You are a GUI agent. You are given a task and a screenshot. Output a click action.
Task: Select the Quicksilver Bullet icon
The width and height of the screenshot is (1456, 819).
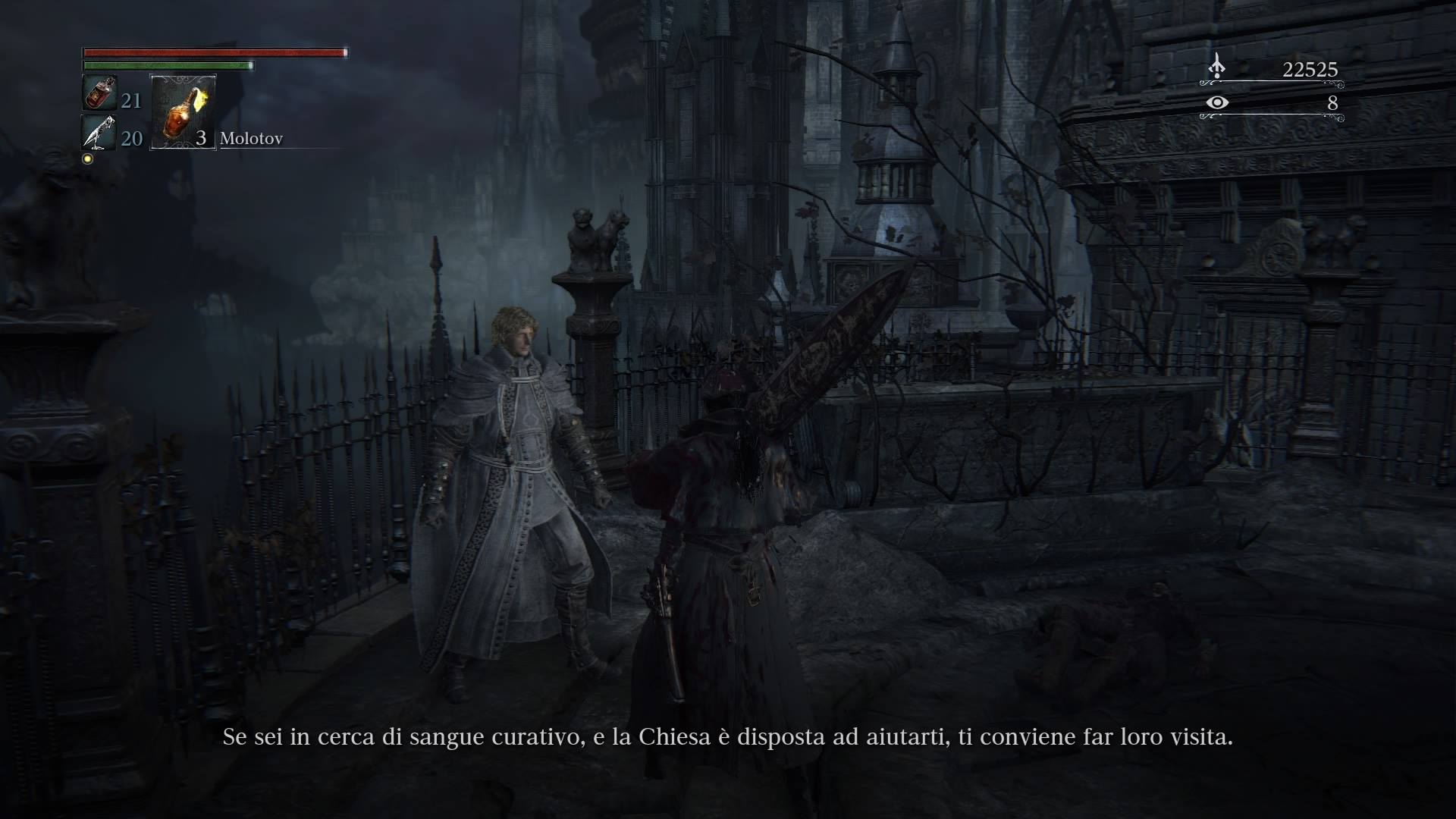coord(99,133)
